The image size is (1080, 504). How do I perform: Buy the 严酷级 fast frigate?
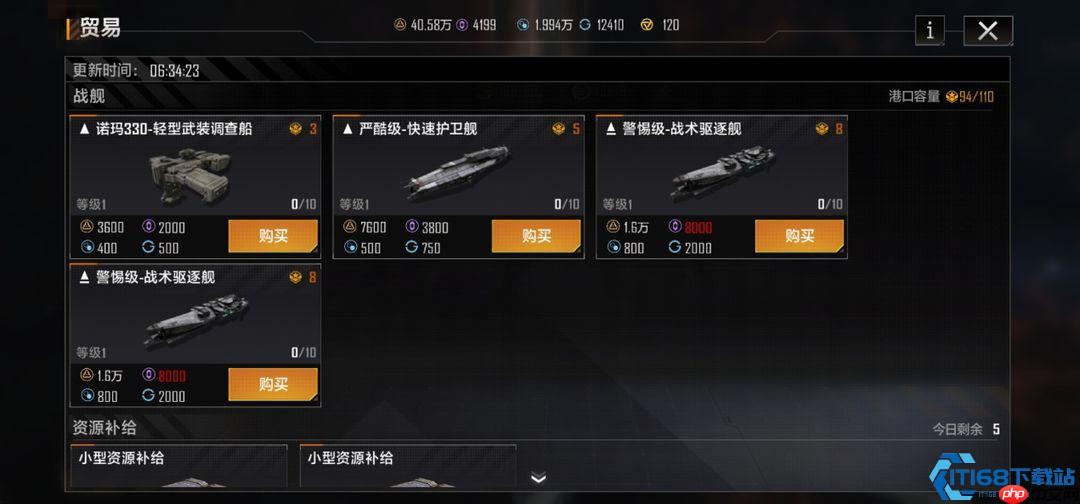pyautogui.click(x=536, y=236)
